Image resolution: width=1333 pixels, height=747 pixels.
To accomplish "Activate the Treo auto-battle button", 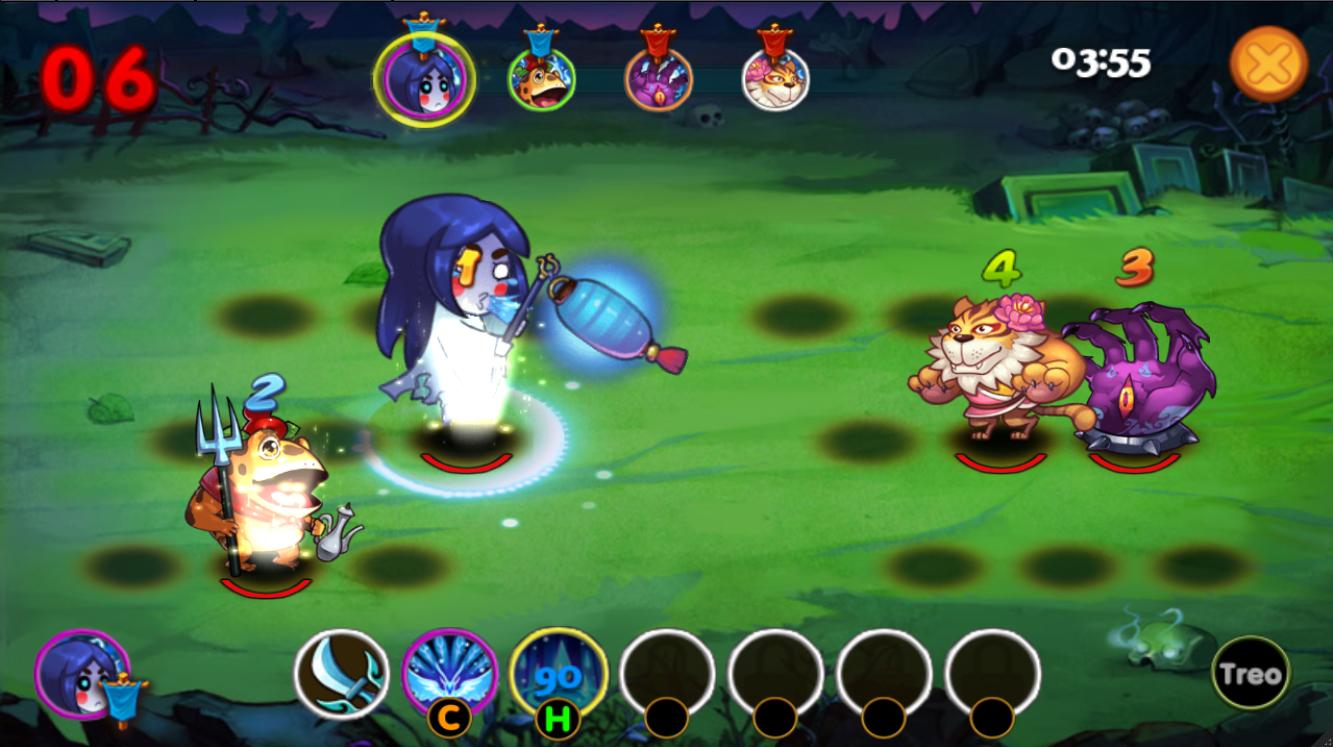I will [1250, 674].
